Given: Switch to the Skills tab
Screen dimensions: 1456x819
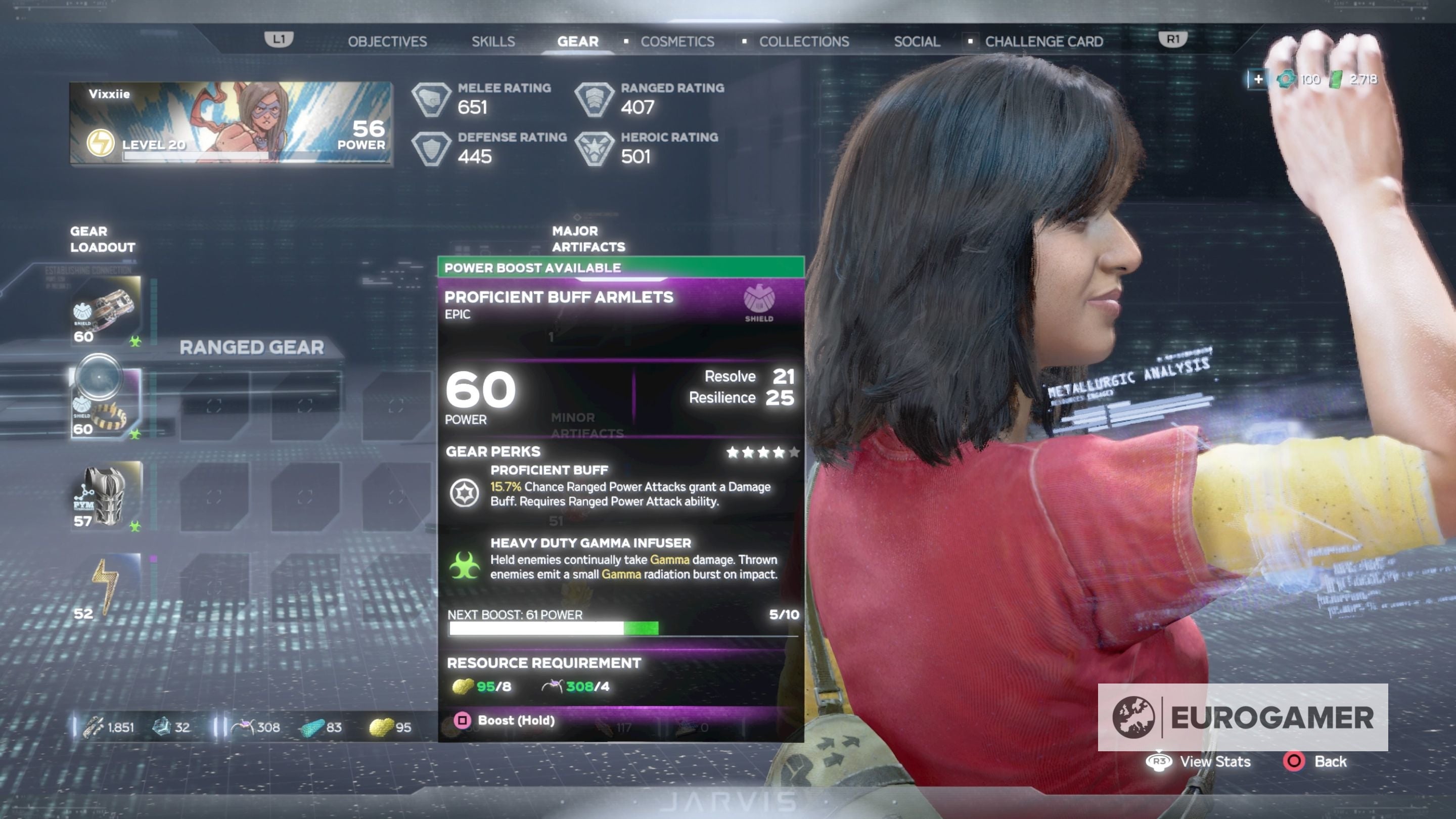Looking at the screenshot, I should [x=493, y=41].
